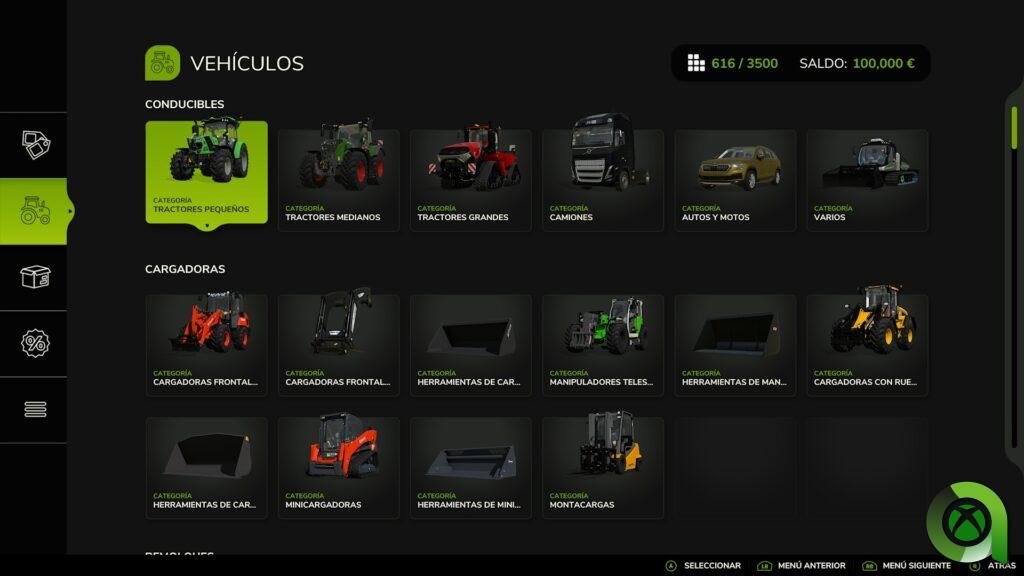Choose the Tractores Grandes category
This screenshot has height=576, width=1024.
[x=470, y=180]
